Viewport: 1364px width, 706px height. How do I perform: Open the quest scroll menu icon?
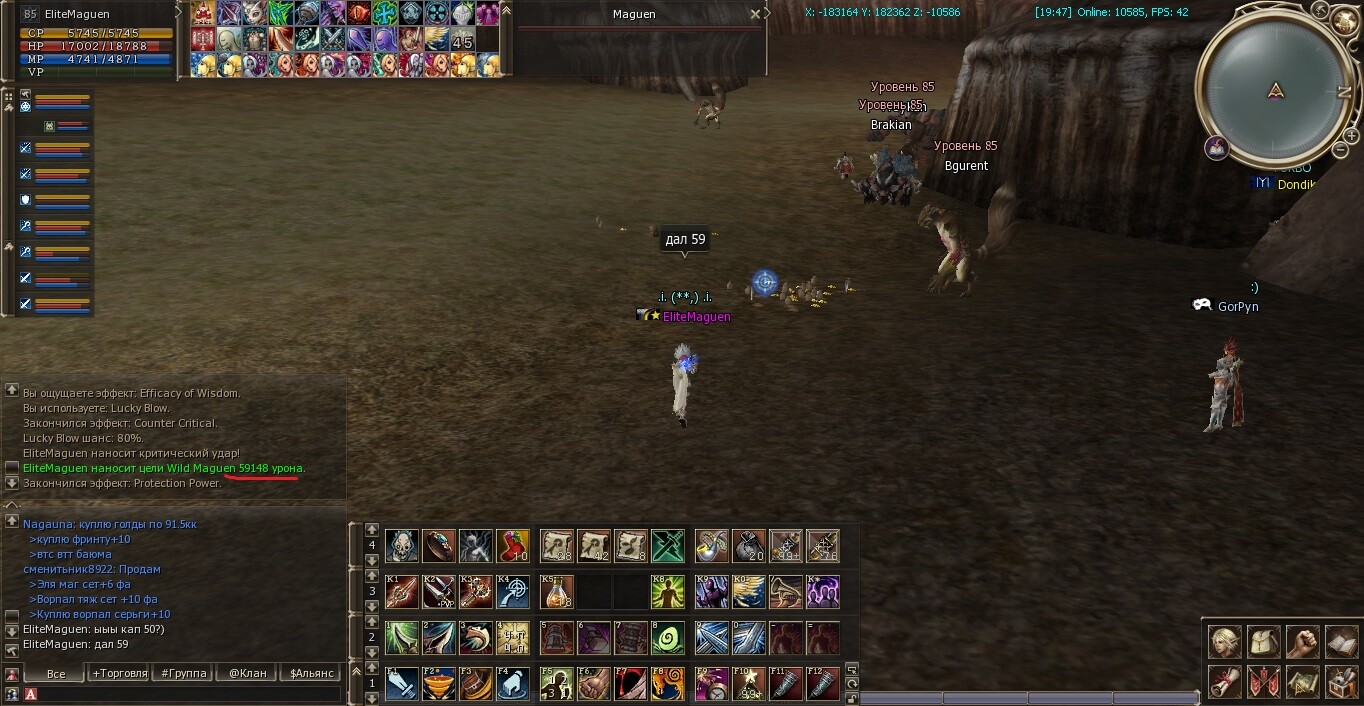(x=1224, y=682)
